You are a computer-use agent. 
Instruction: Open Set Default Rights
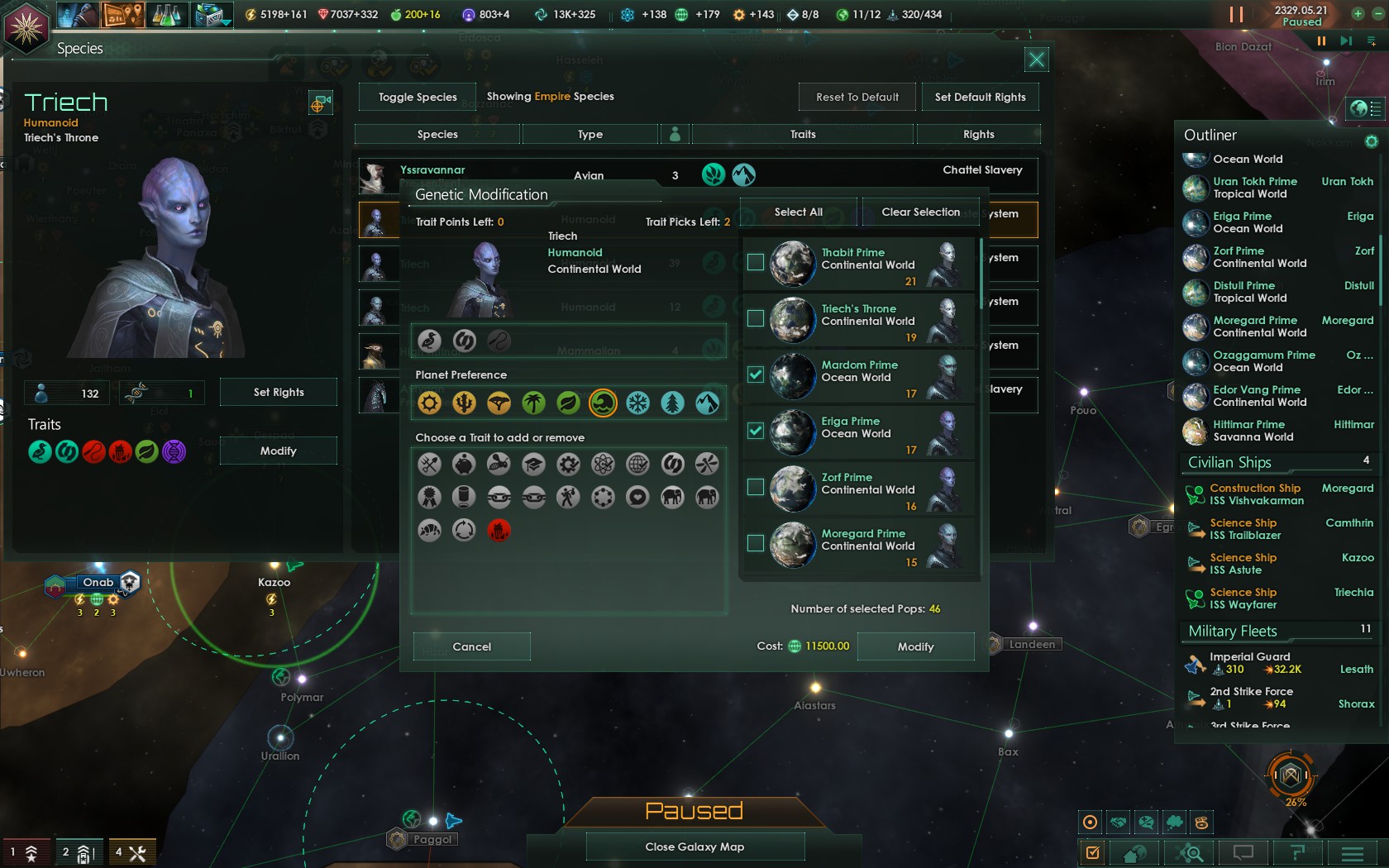click(x=980, y=97)
